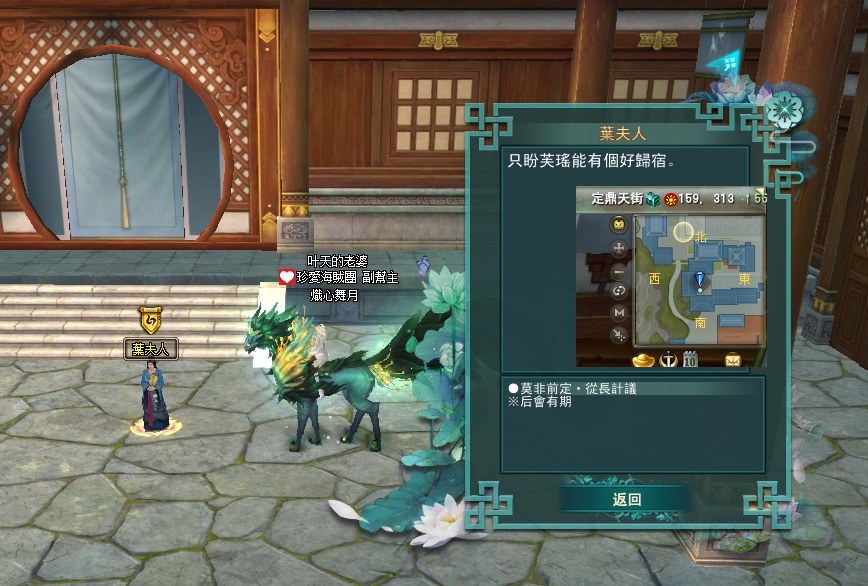
Task: Click the 返回 button in the dialogue
Action: pyautogui.click(x=626, y=499)
